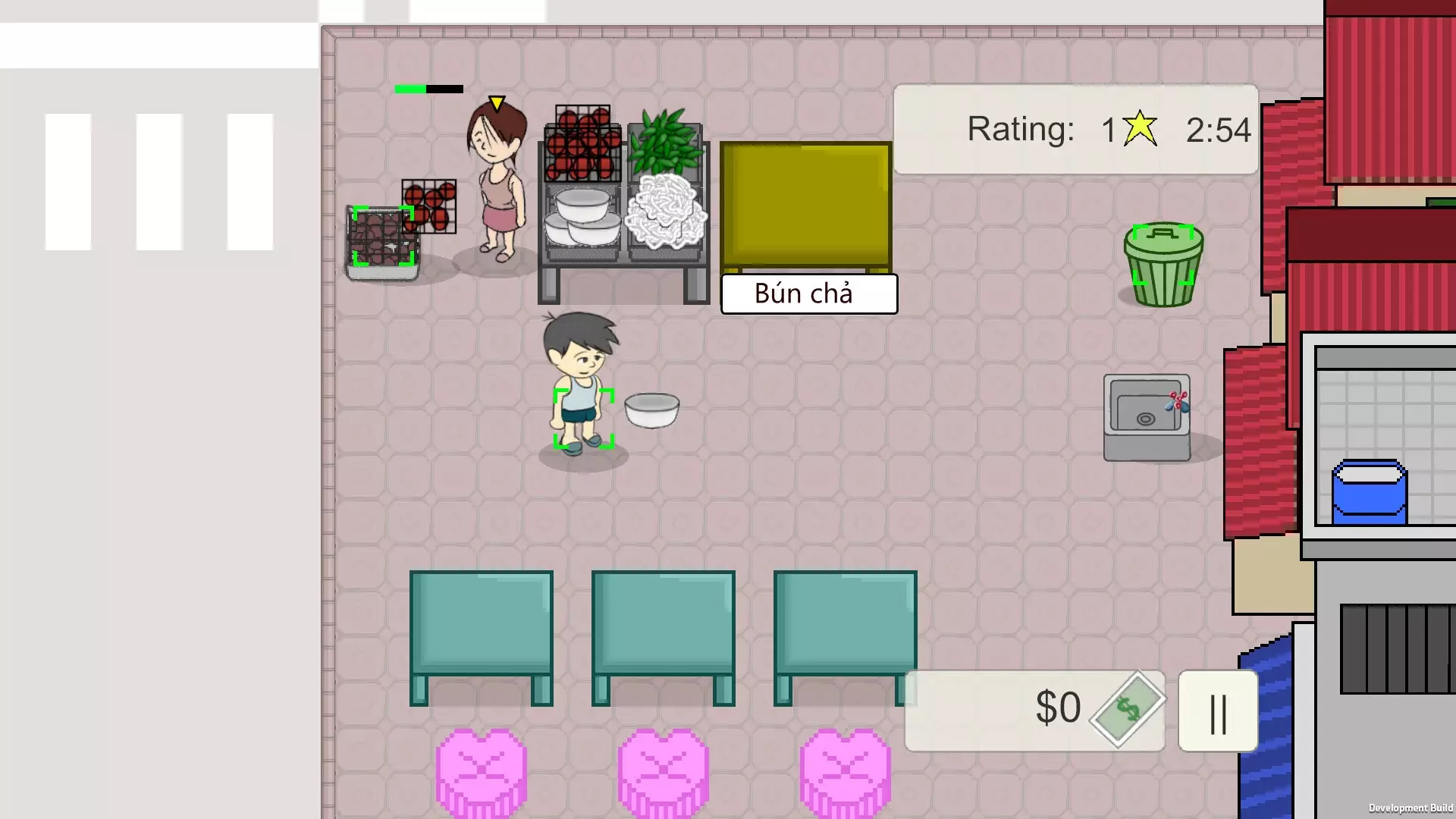Click the Bún chả label
The image size is (1456, 819).
[808, 293]
